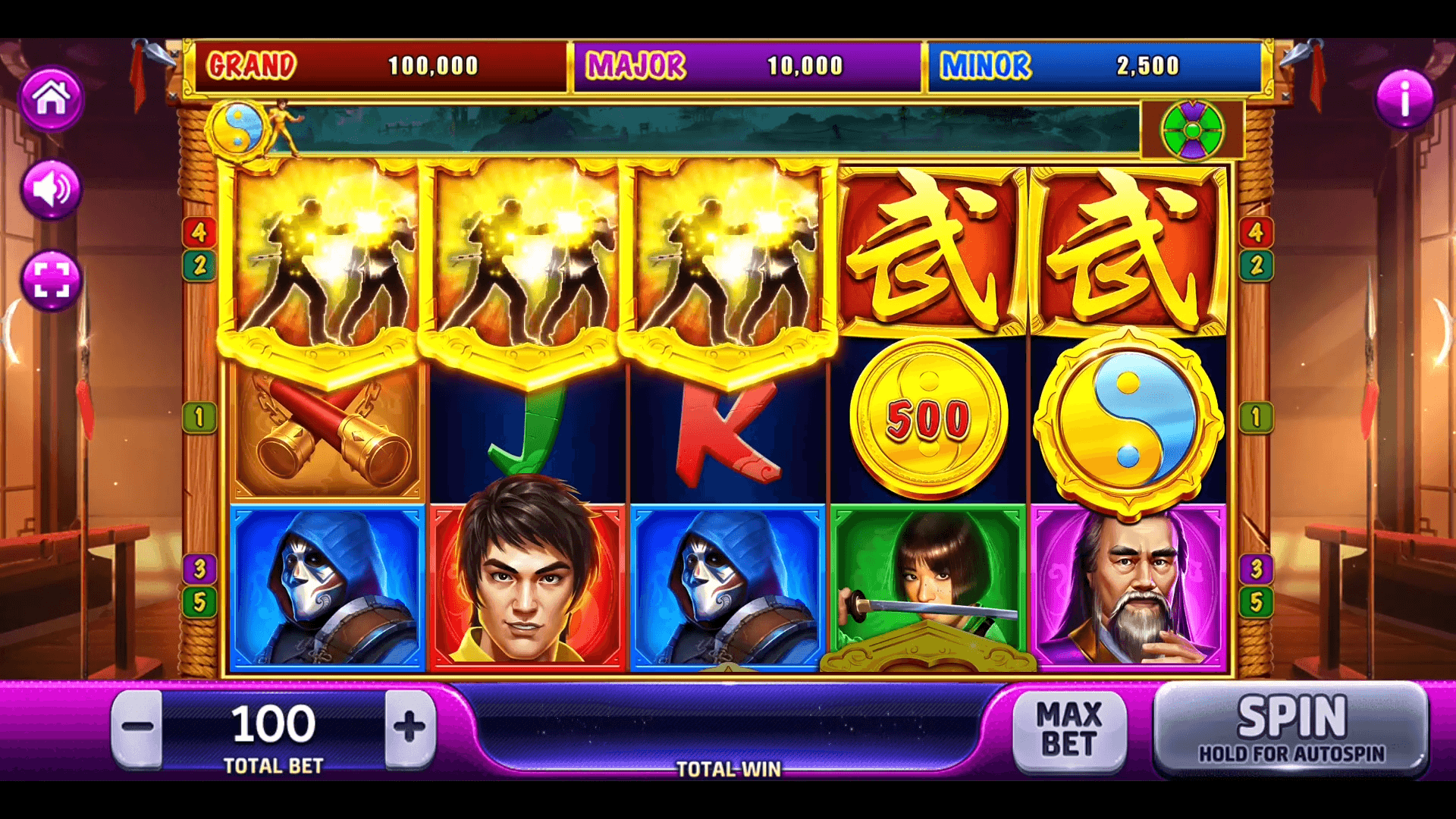Spin the reels with the SPIN button
Screen dimensions: 1456x819
pos(1291,729)
